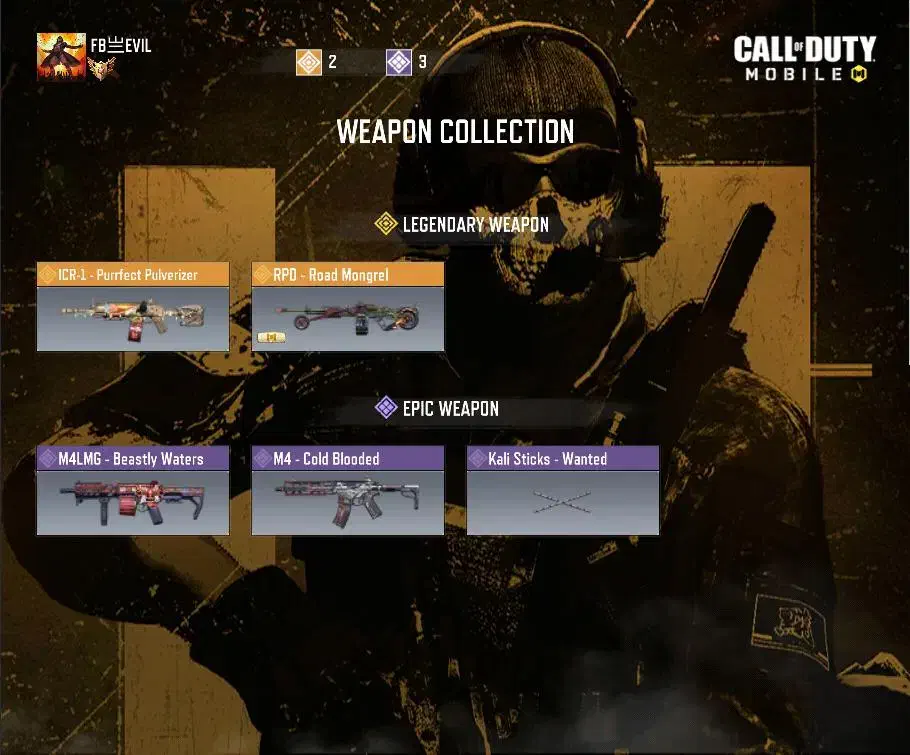Screen dimensions: 910x755
Task: Click the orange legendary count icon
Action: click(x=309, y=62)
